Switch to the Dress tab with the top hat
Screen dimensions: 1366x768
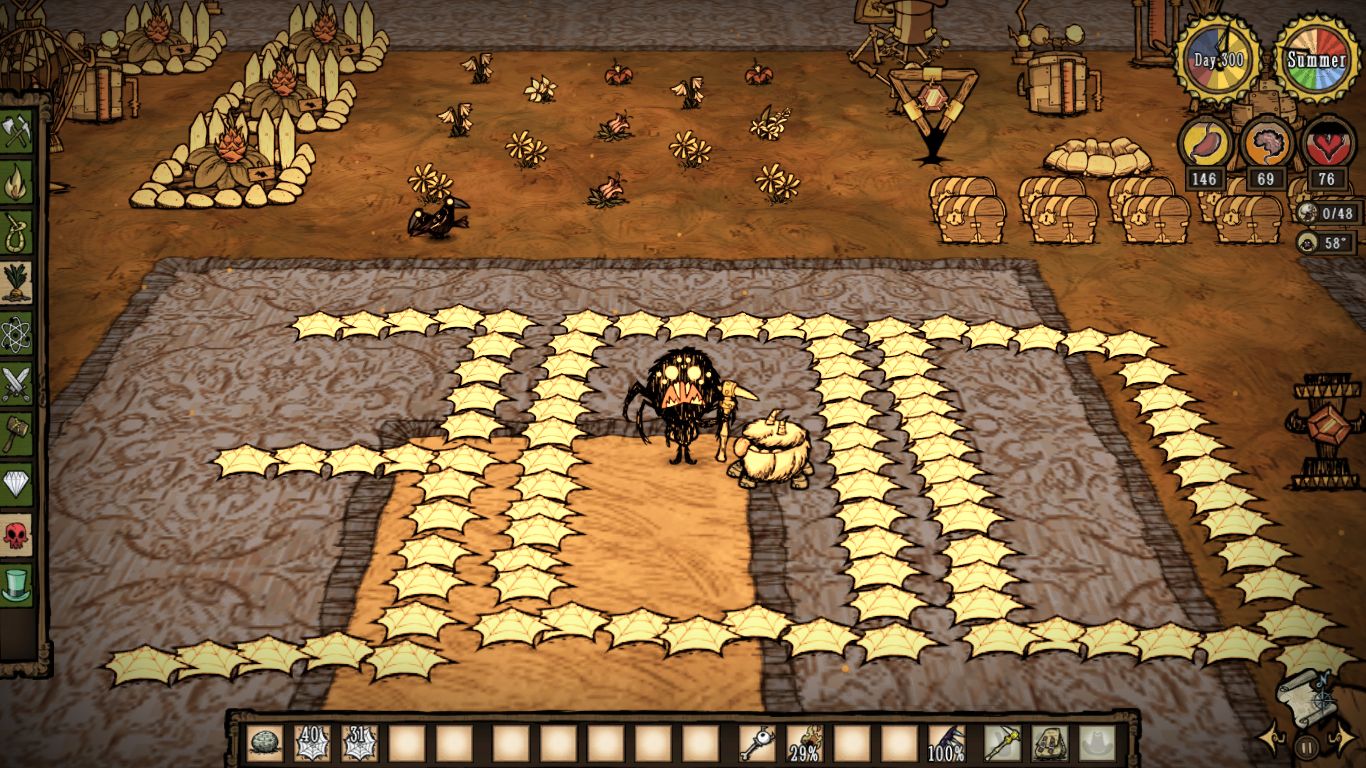pos(17,585)
